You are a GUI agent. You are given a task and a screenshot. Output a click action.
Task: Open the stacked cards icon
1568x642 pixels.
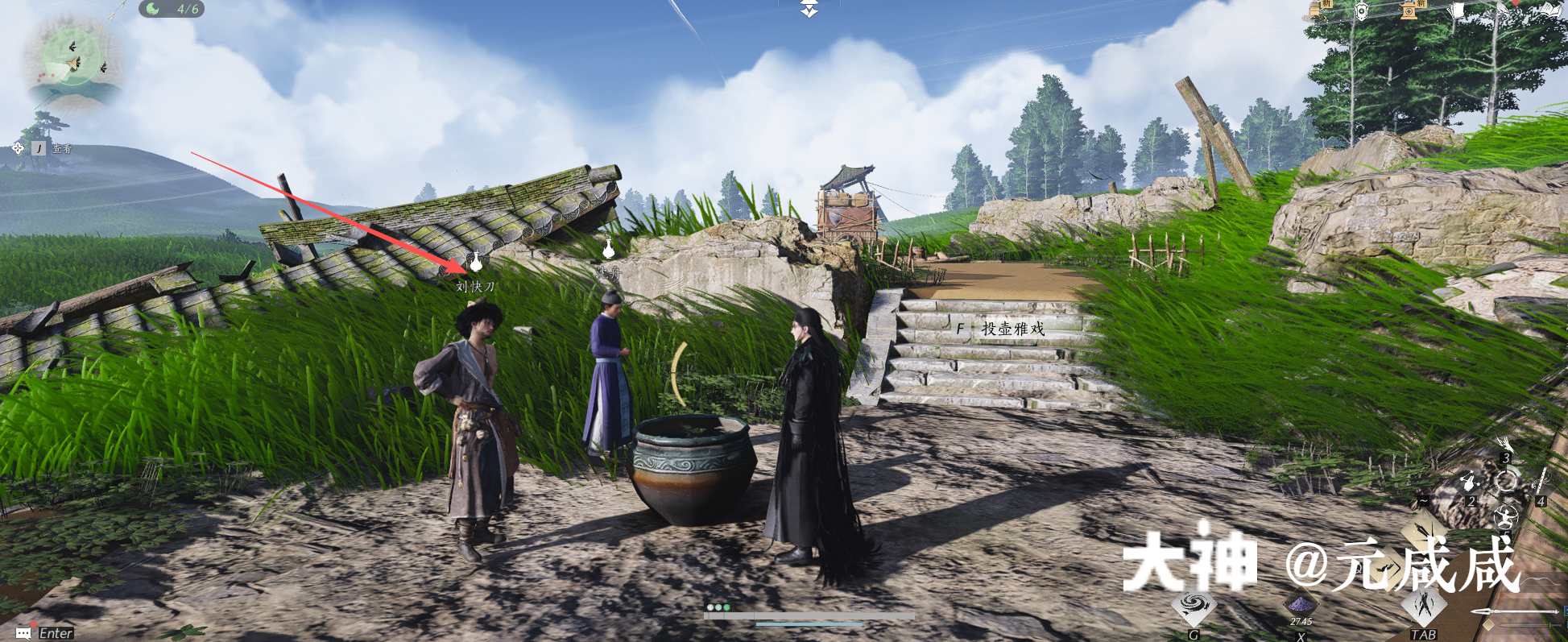[1457, 10]
